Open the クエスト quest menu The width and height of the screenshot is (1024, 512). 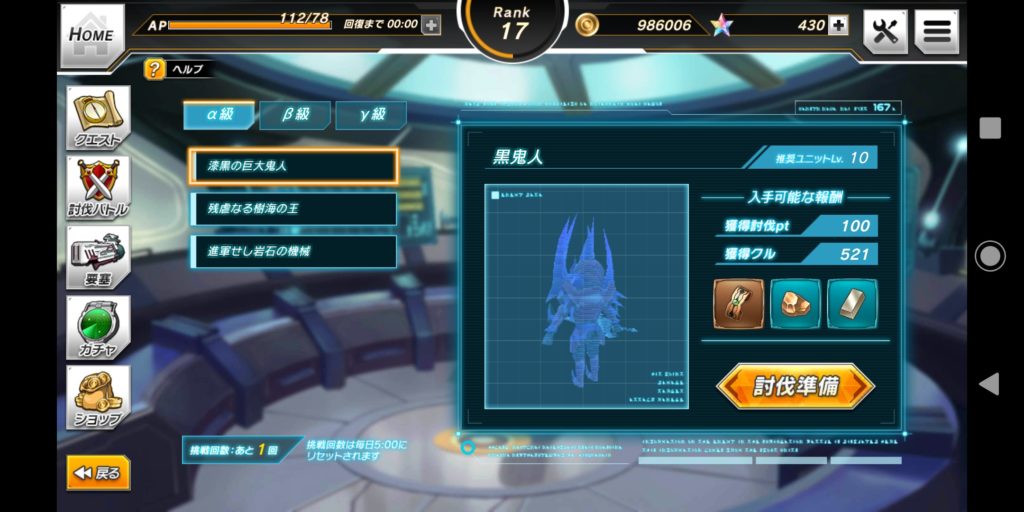[x=98, y=119]
